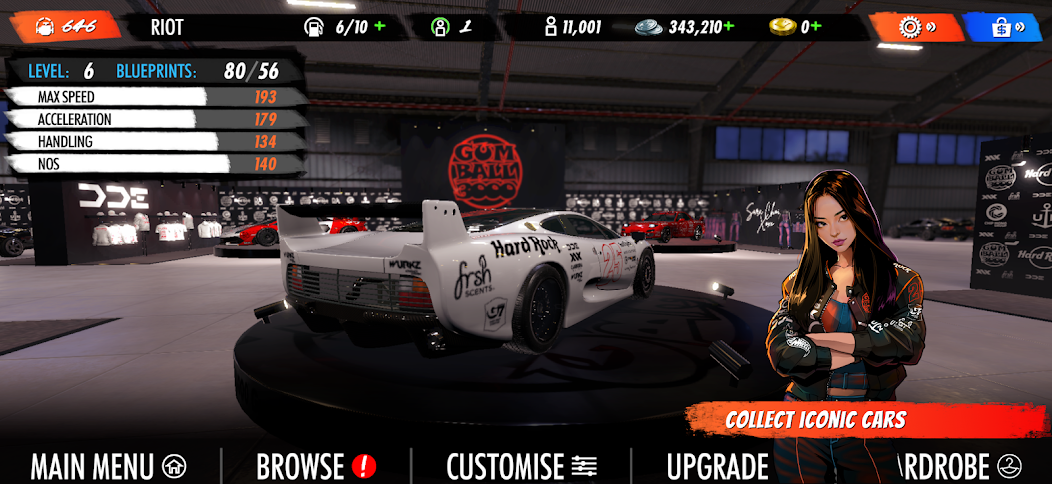Go to the Customise menu
The image size is (1052, 484).
coord(521,466)
